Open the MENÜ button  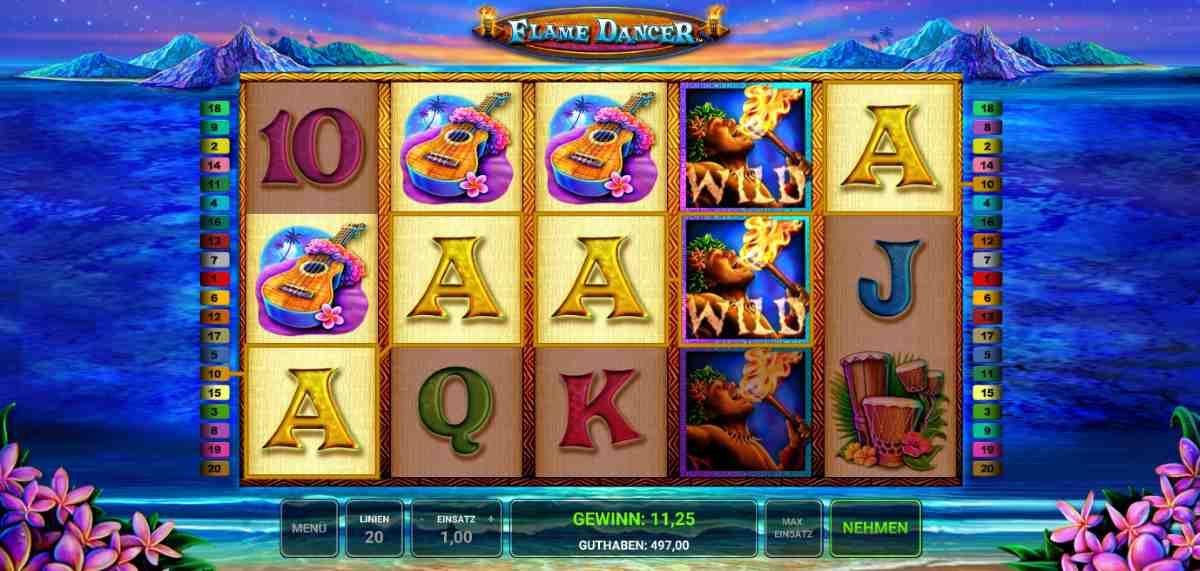click(309, 527)
